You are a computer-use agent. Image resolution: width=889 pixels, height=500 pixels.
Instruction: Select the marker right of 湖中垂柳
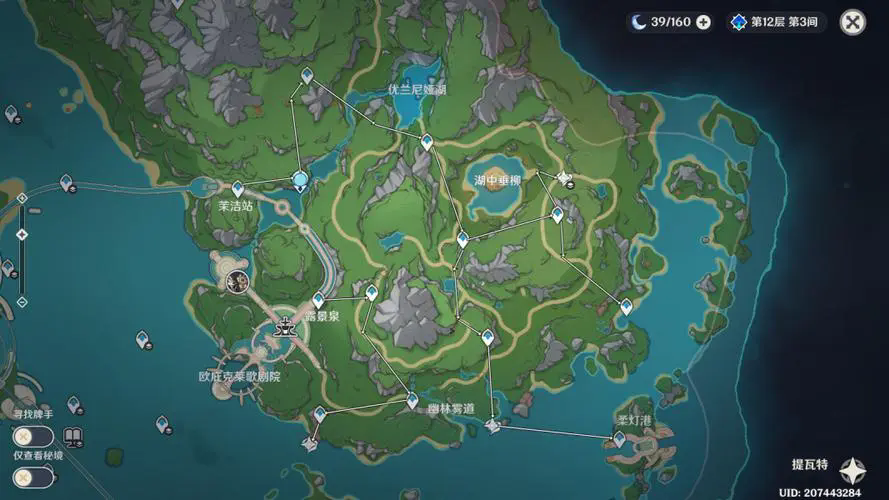tap(565, 180)
